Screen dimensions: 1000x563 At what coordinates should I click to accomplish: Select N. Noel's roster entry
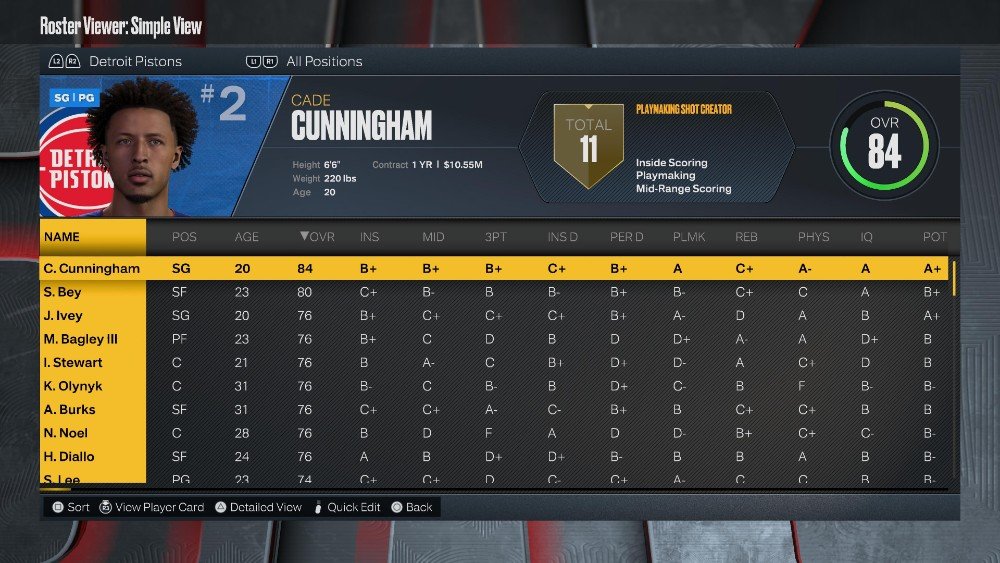65,433
